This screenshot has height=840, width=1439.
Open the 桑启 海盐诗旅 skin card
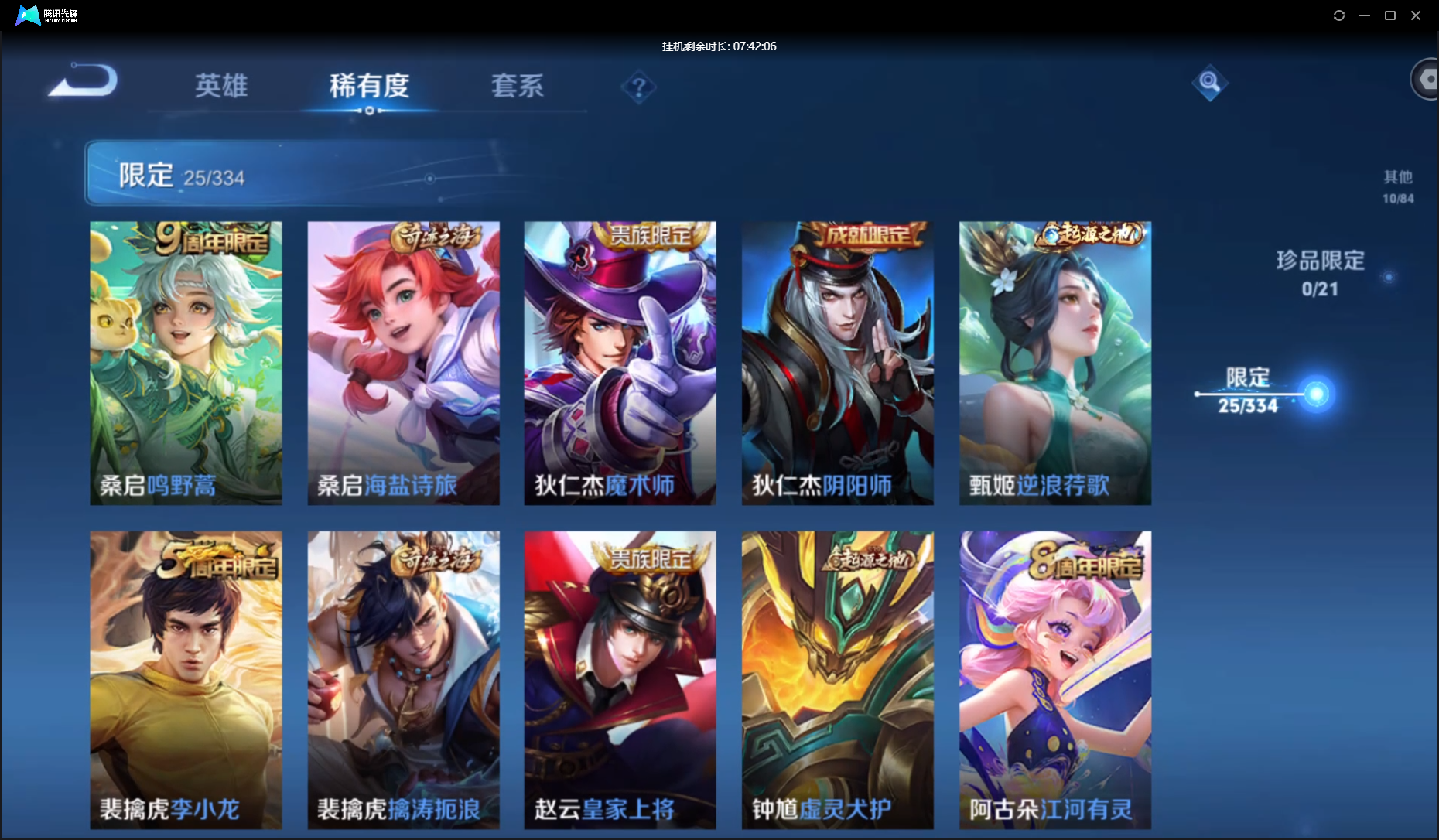click(403, 363)
